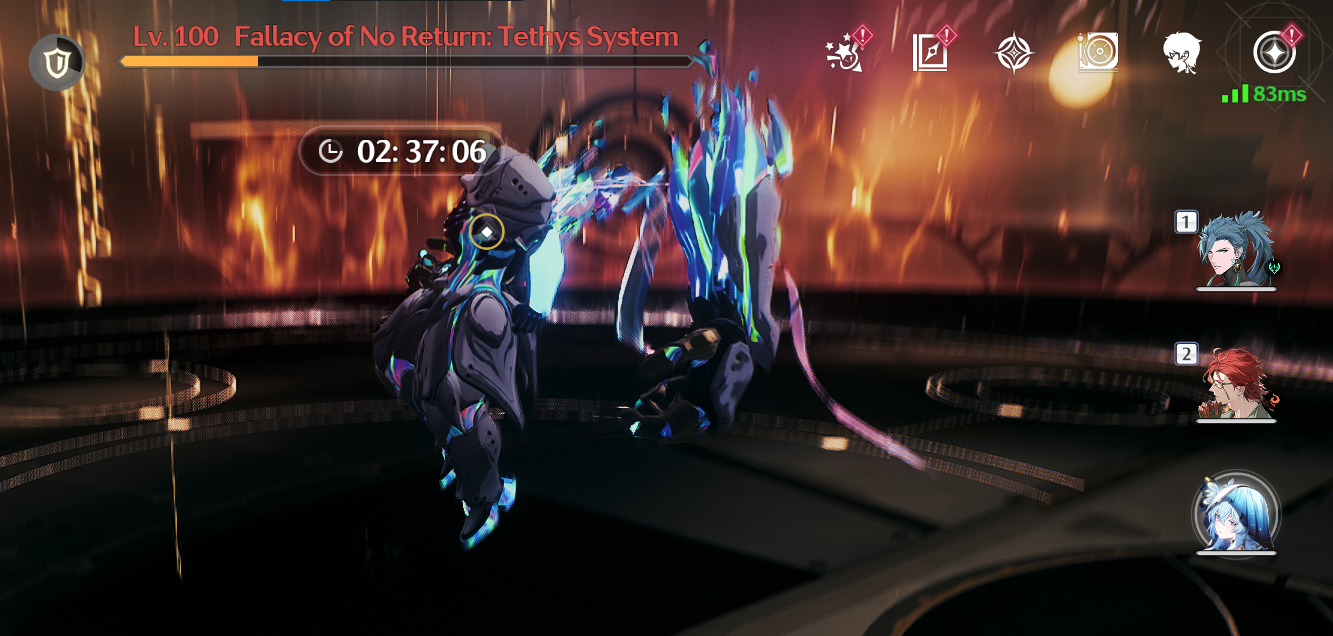Open the shield icon beside the boss name
Image resolution: width=1333 pixels, height=636 pixels.
pos(56,62)
